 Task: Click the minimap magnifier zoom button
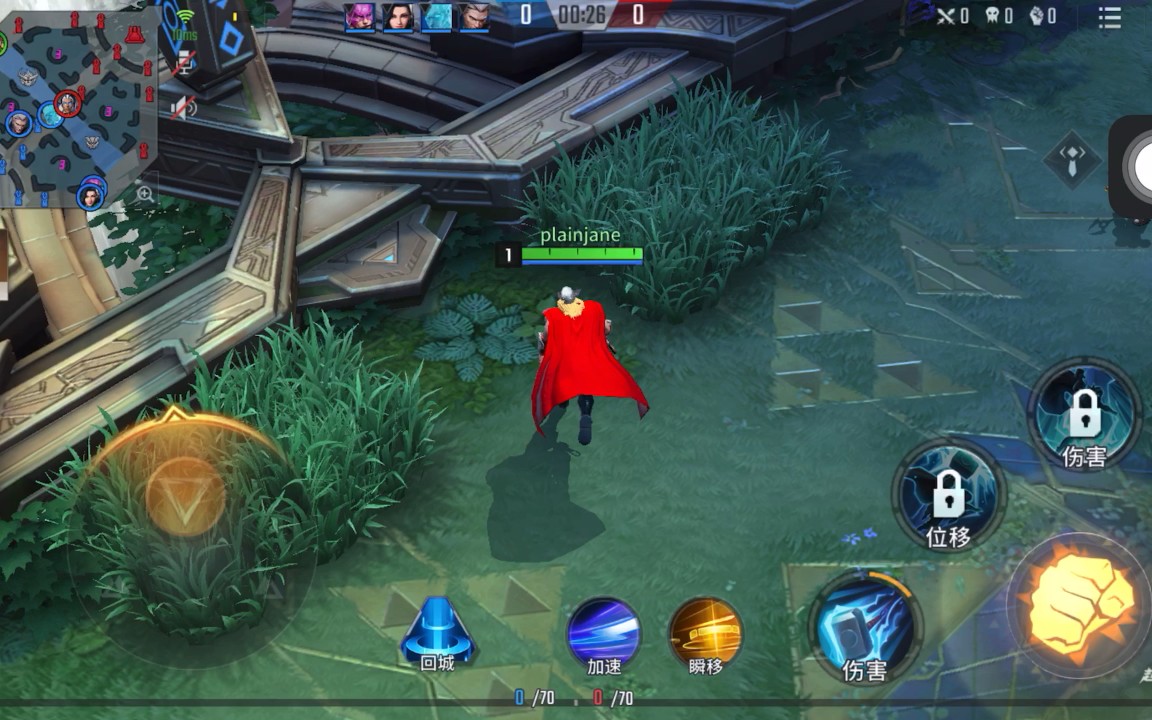[x=146, y=194]
